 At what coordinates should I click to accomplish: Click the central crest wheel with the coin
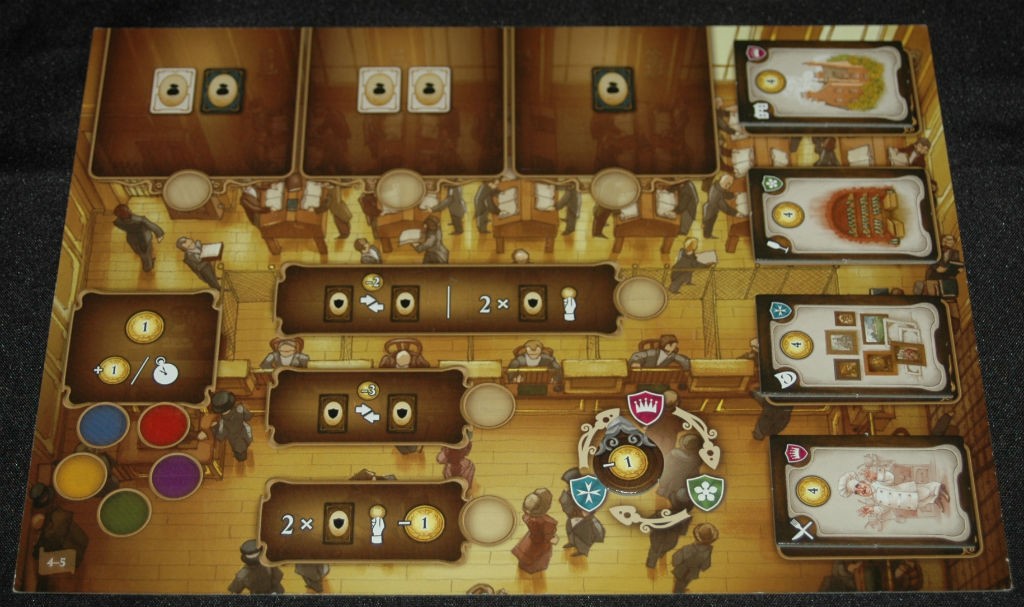pyautogui.click(x=628, y=461)
